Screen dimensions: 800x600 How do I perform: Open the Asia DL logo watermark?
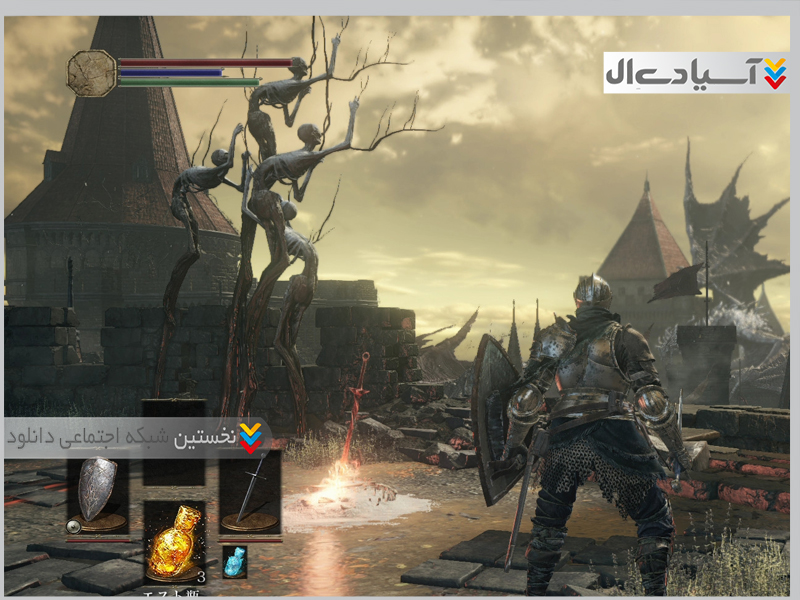click(x=696, y=73)
